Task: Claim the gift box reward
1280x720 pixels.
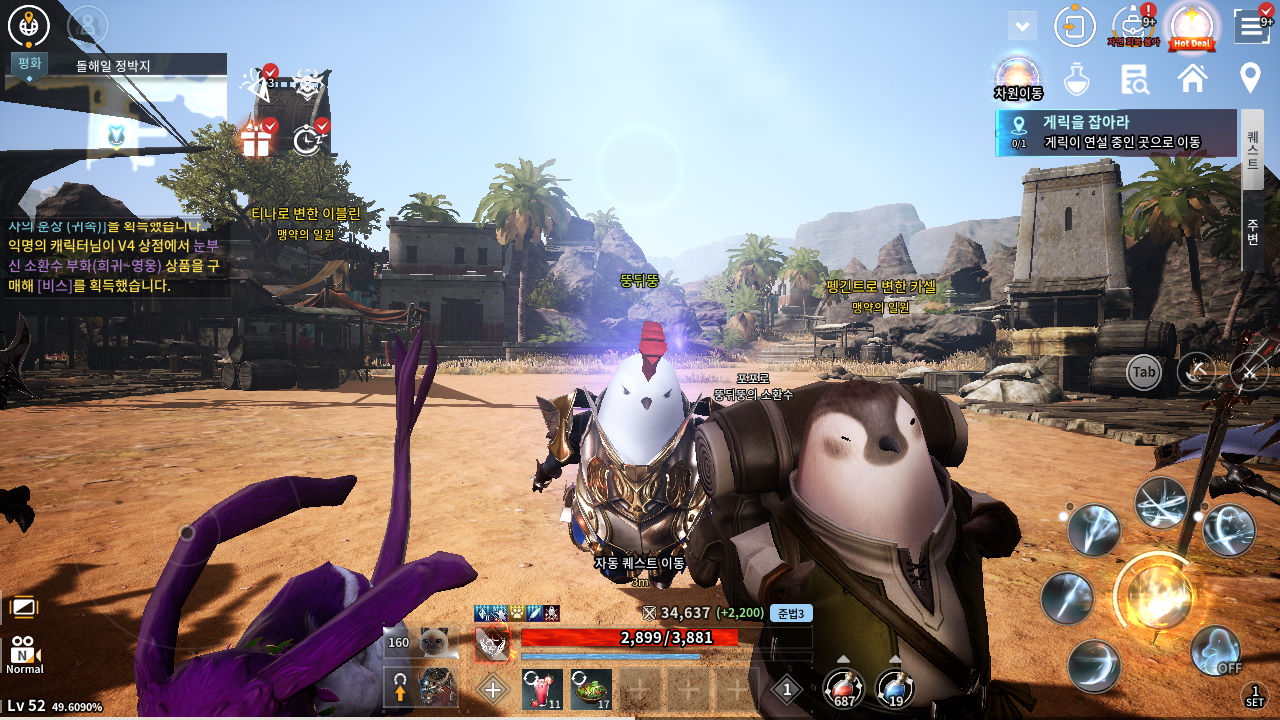Action: coord(256,139)
